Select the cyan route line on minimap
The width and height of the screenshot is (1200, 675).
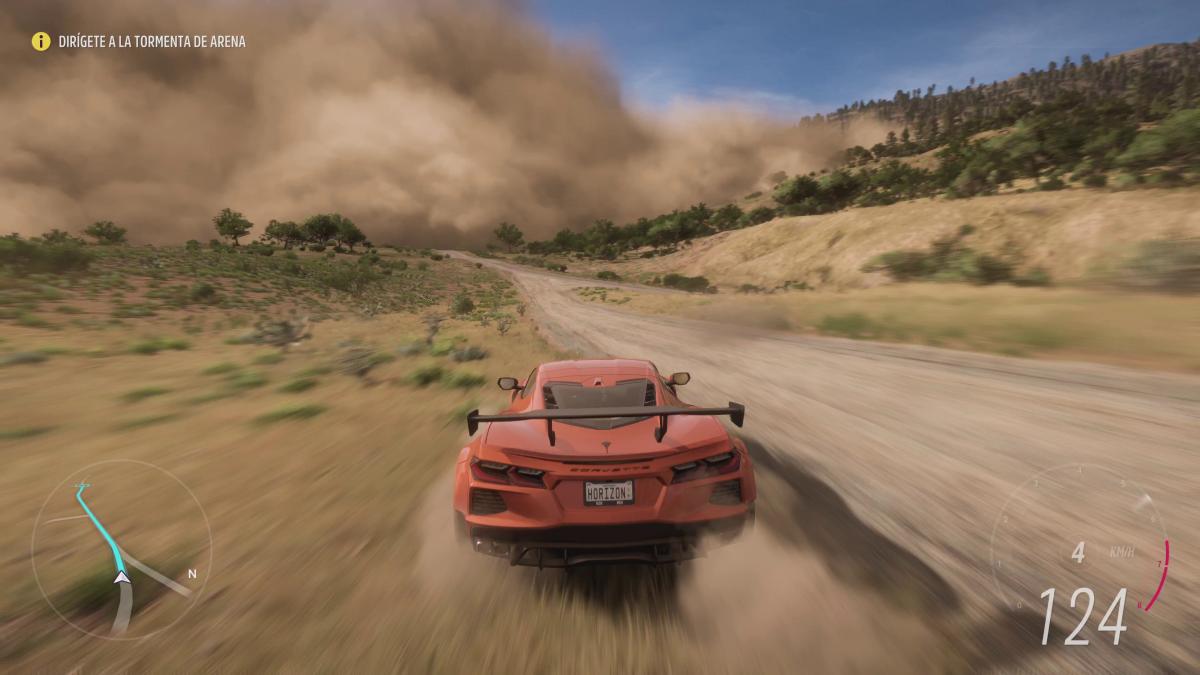tap(100, 523)
